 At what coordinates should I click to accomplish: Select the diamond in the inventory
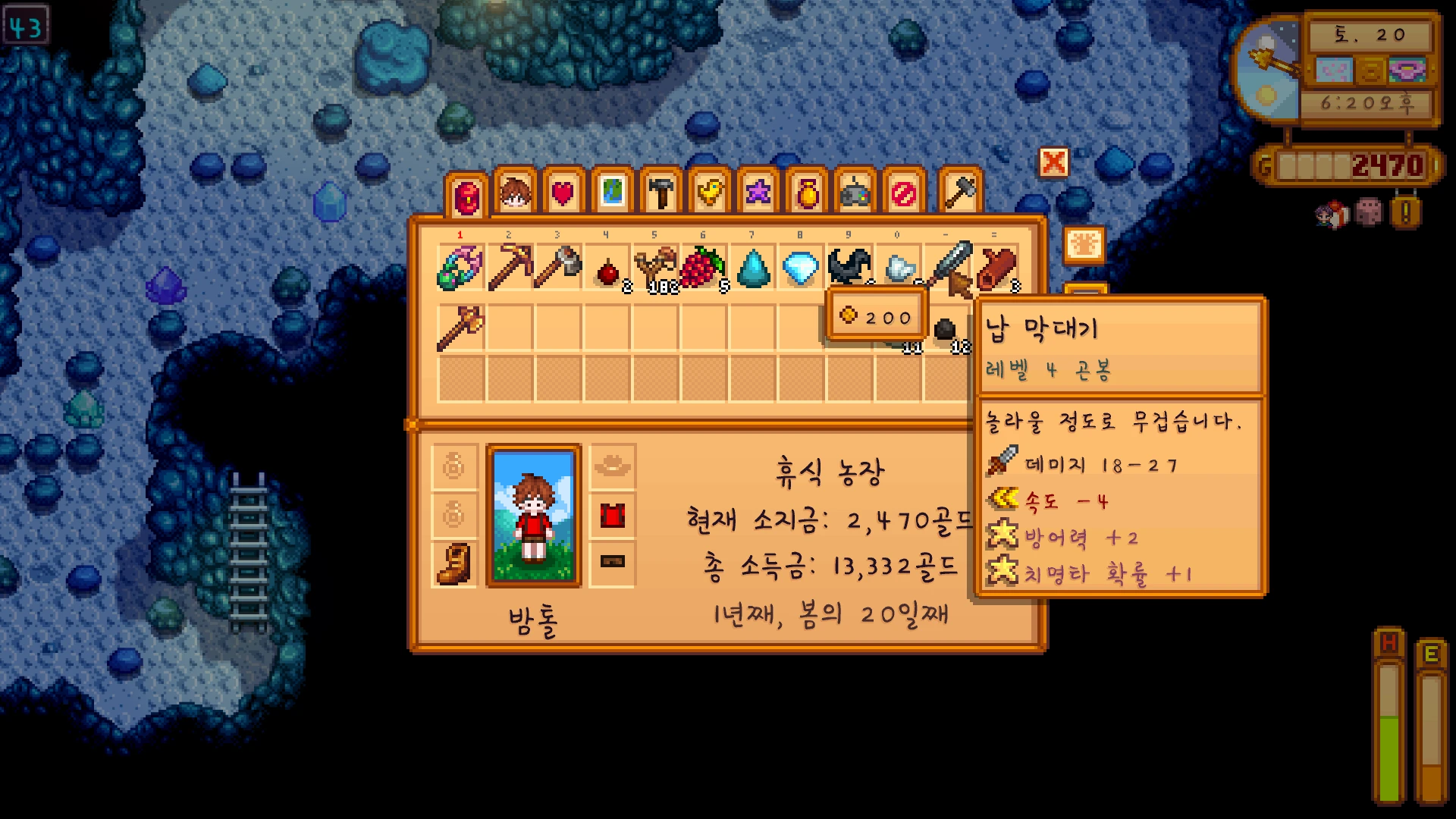coord(800,267)
